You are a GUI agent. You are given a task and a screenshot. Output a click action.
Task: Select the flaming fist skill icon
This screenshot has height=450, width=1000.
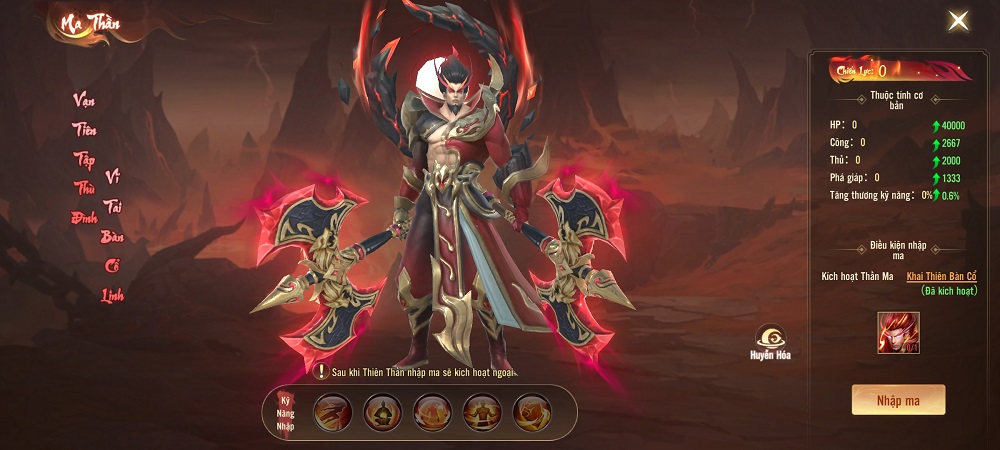coord(532,412)
